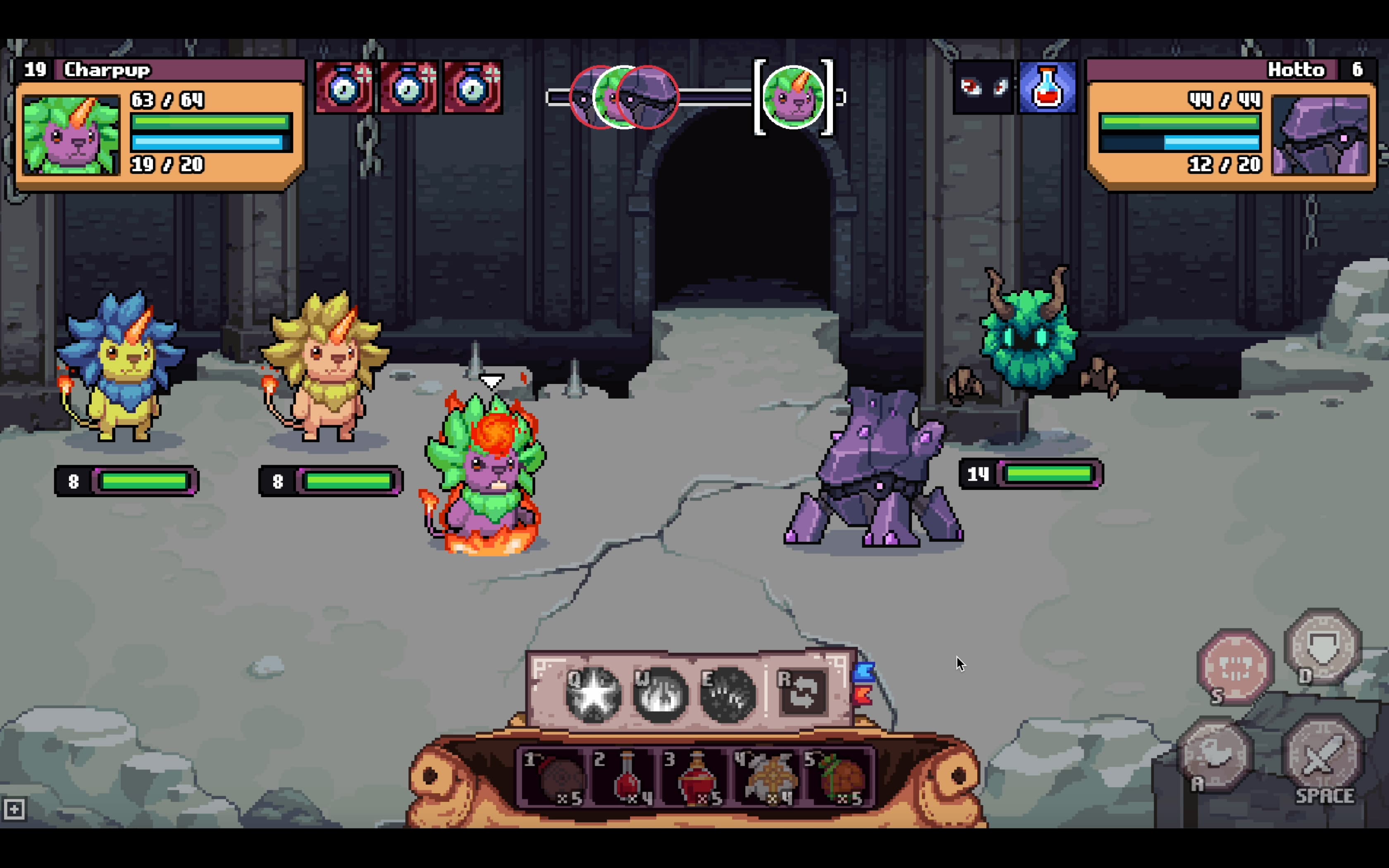Click Charpup's portrait in the top-left panel

[71, 135]
